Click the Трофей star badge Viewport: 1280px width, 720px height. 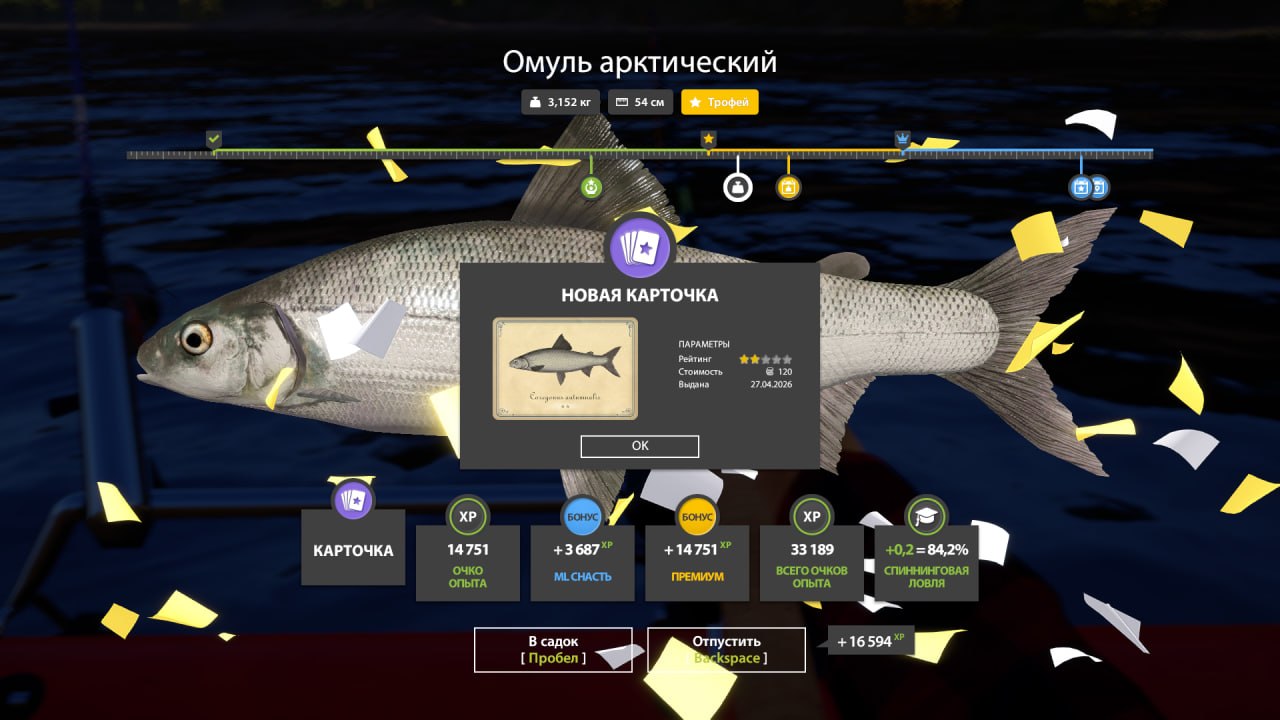[719, 101]
